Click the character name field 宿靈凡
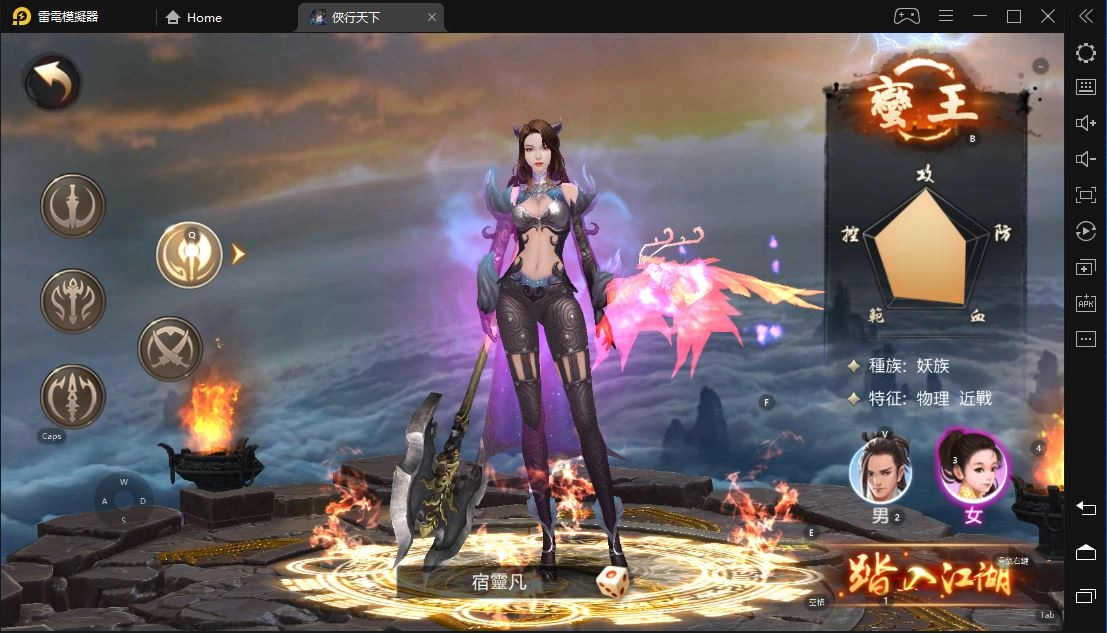Screen dimensions: 1107x633 coord(500,581)
